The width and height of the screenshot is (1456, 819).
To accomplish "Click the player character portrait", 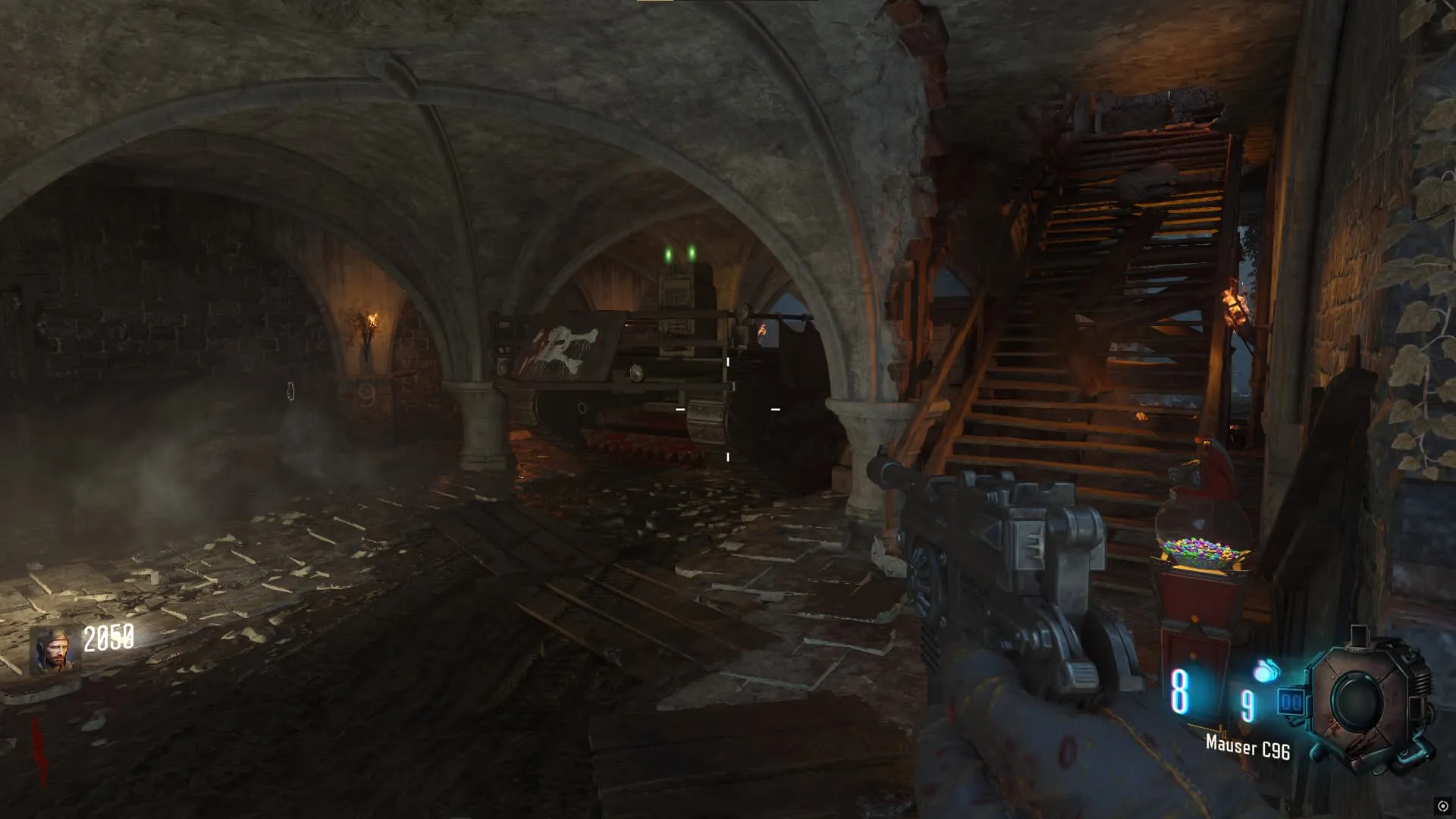I will [55, 650].
